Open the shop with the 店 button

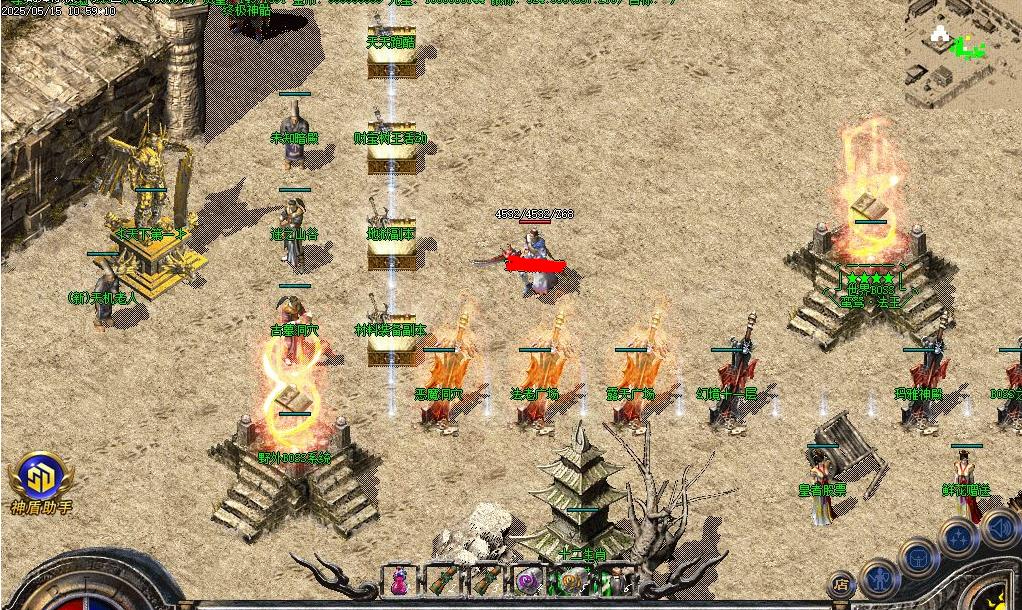coord(842,585)
